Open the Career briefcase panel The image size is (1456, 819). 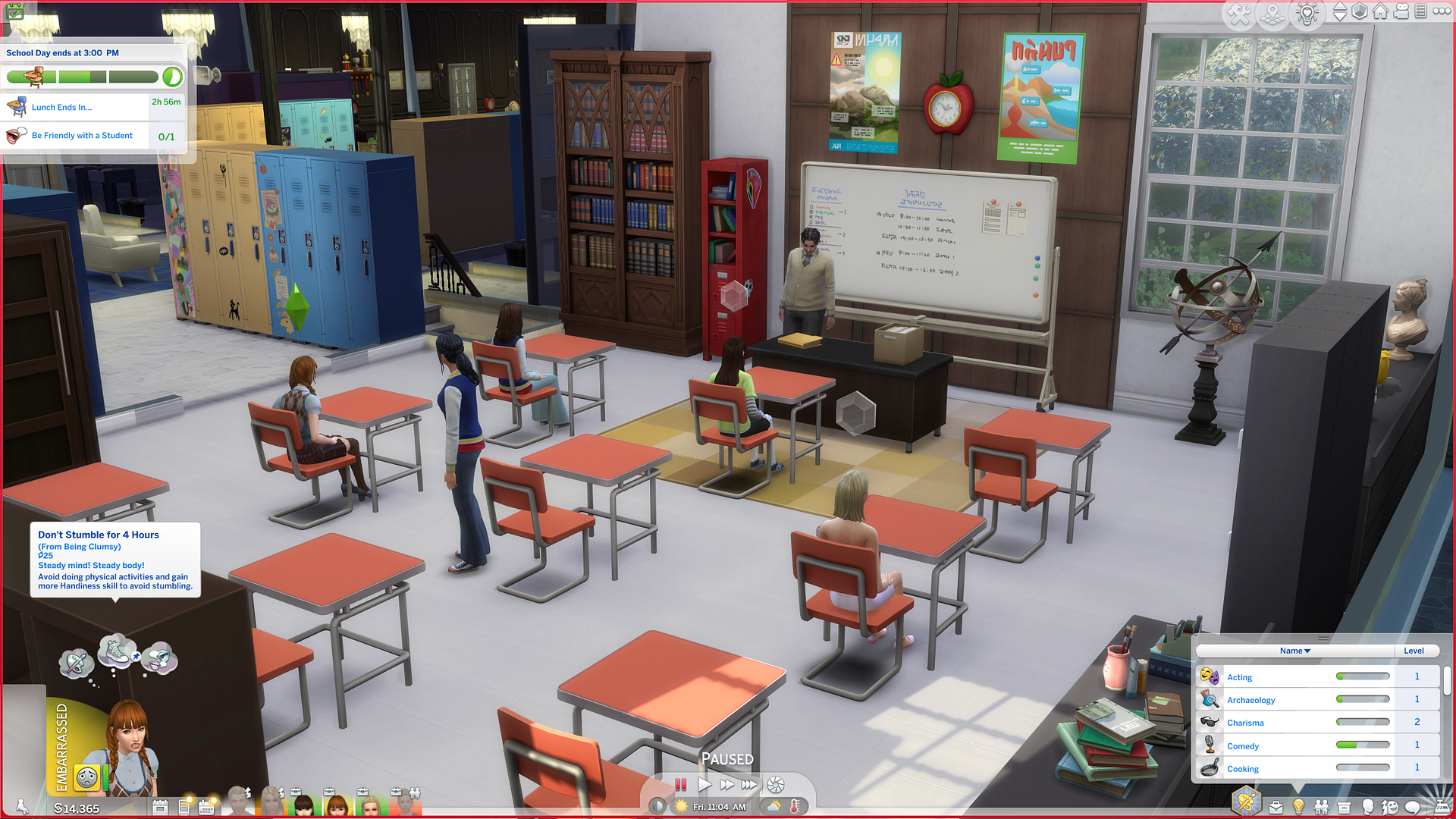point(1276,808)
